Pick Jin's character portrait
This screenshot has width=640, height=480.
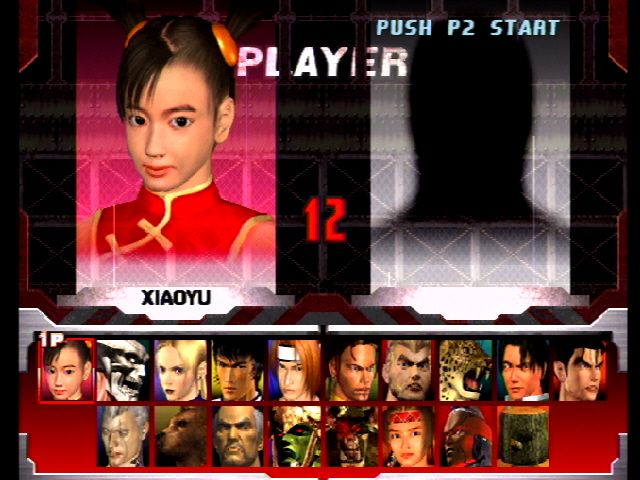(580, 370)
